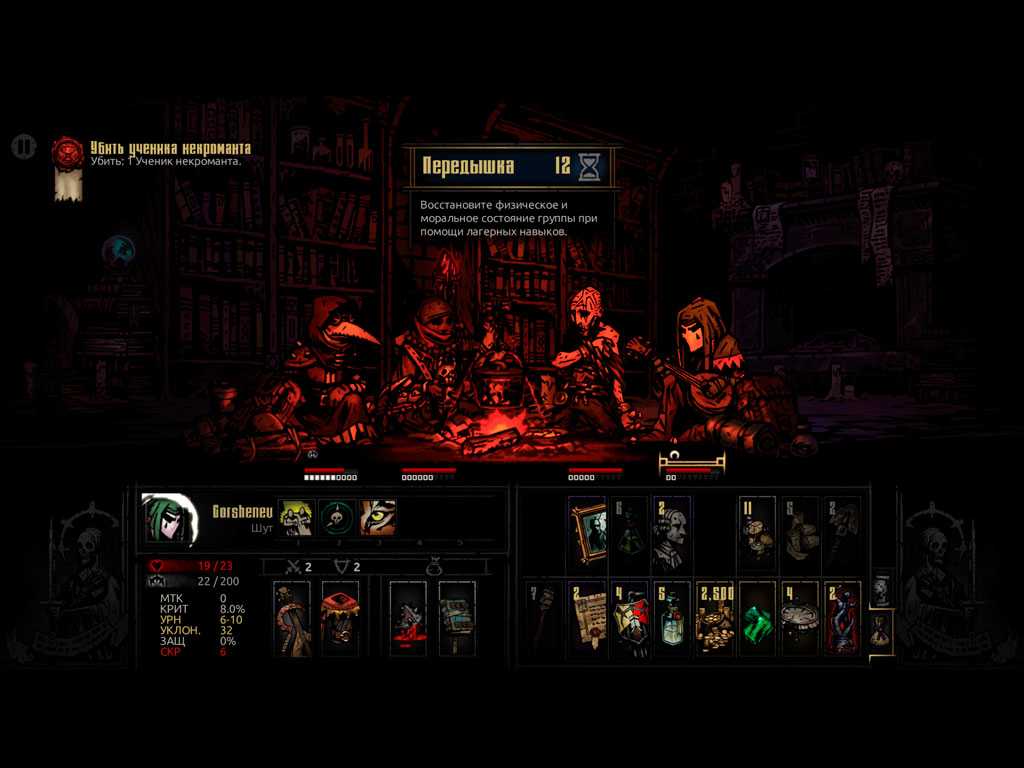Choose the heraldic crest stack
The width and height of the screenshot is (1024, 768).
pos(630,618)
